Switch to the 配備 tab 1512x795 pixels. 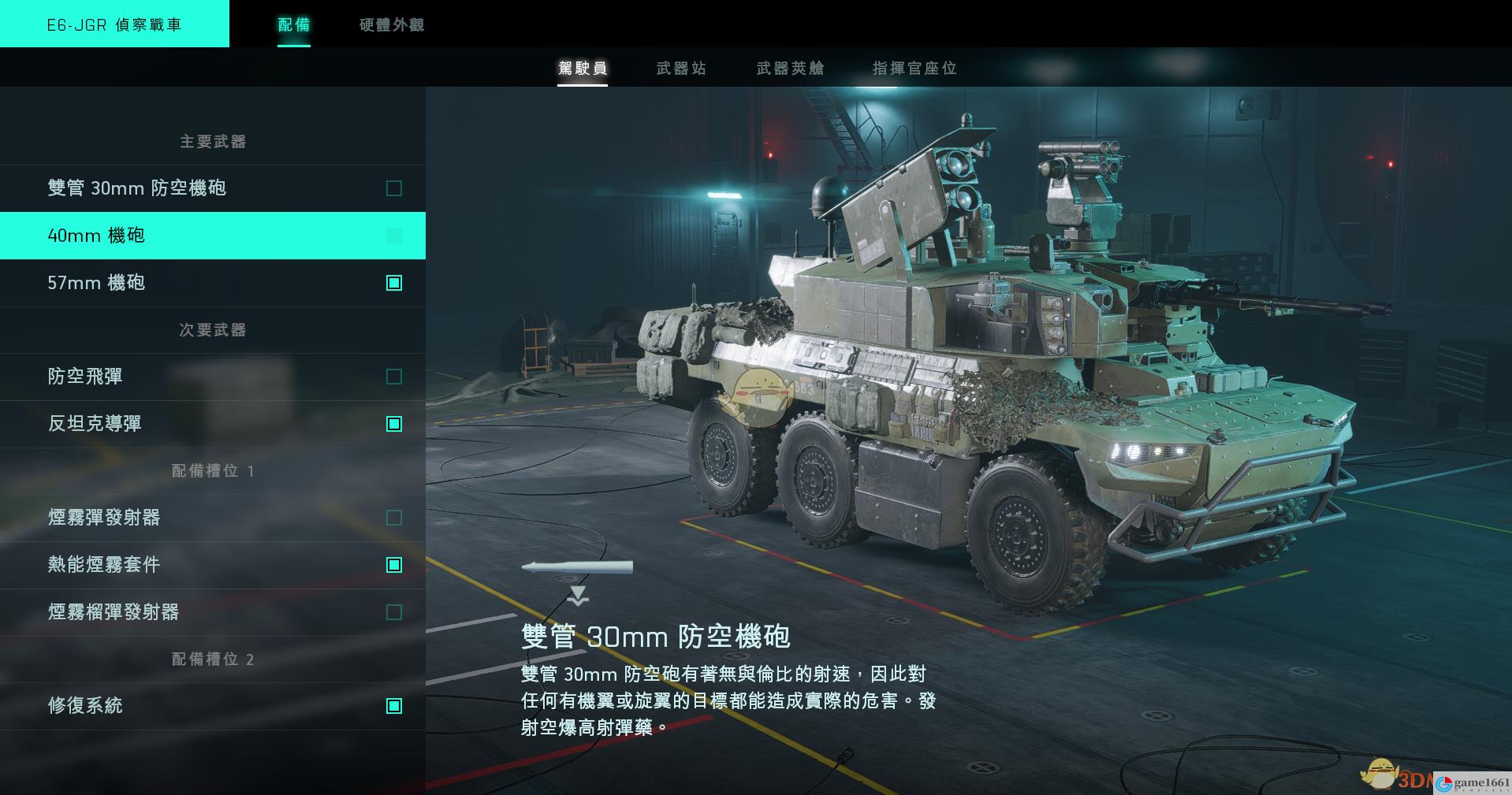pyautogui.click(x=293, y=24)
